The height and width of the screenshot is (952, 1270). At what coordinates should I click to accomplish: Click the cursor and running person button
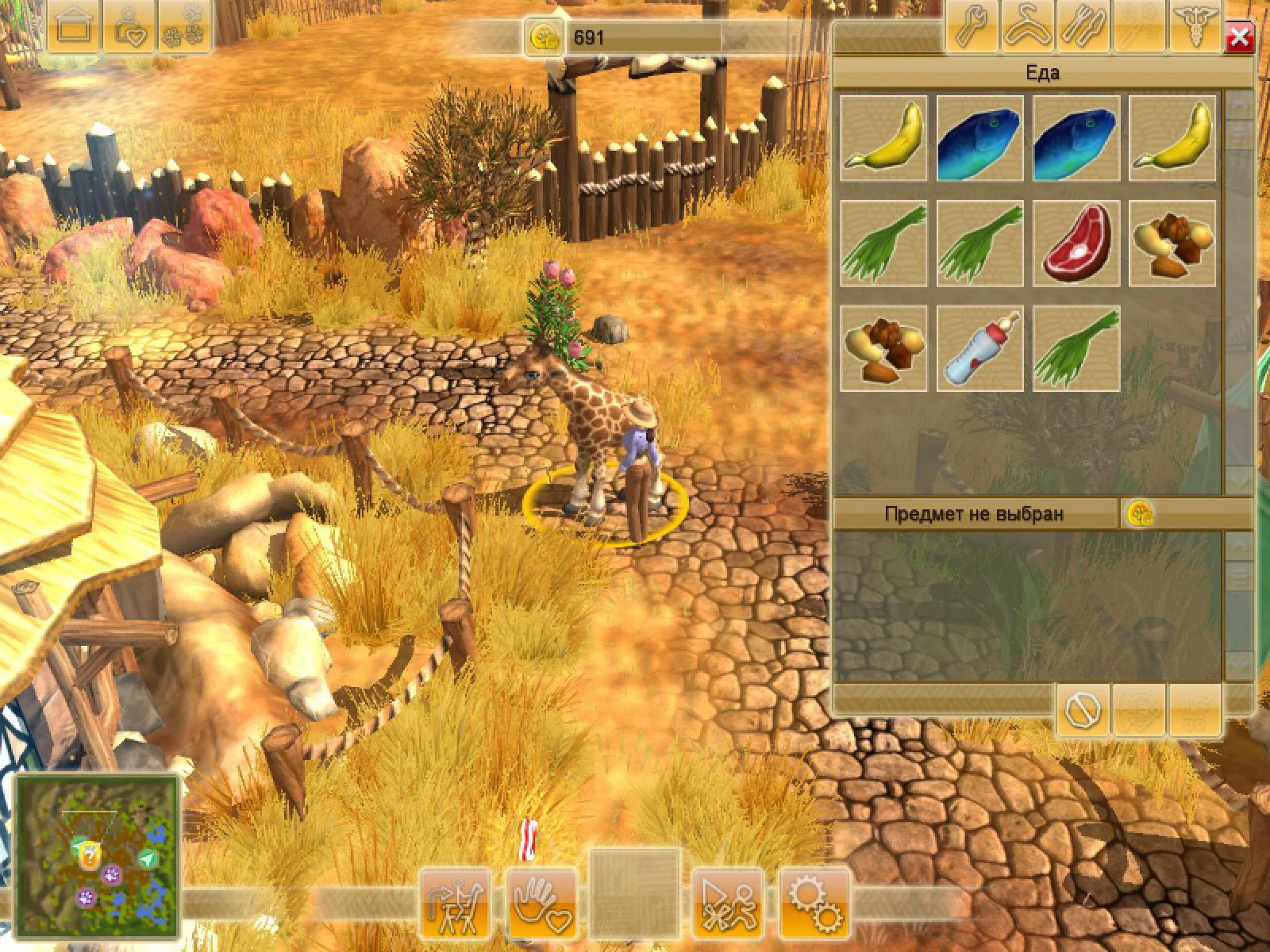(x=727, y=904)
